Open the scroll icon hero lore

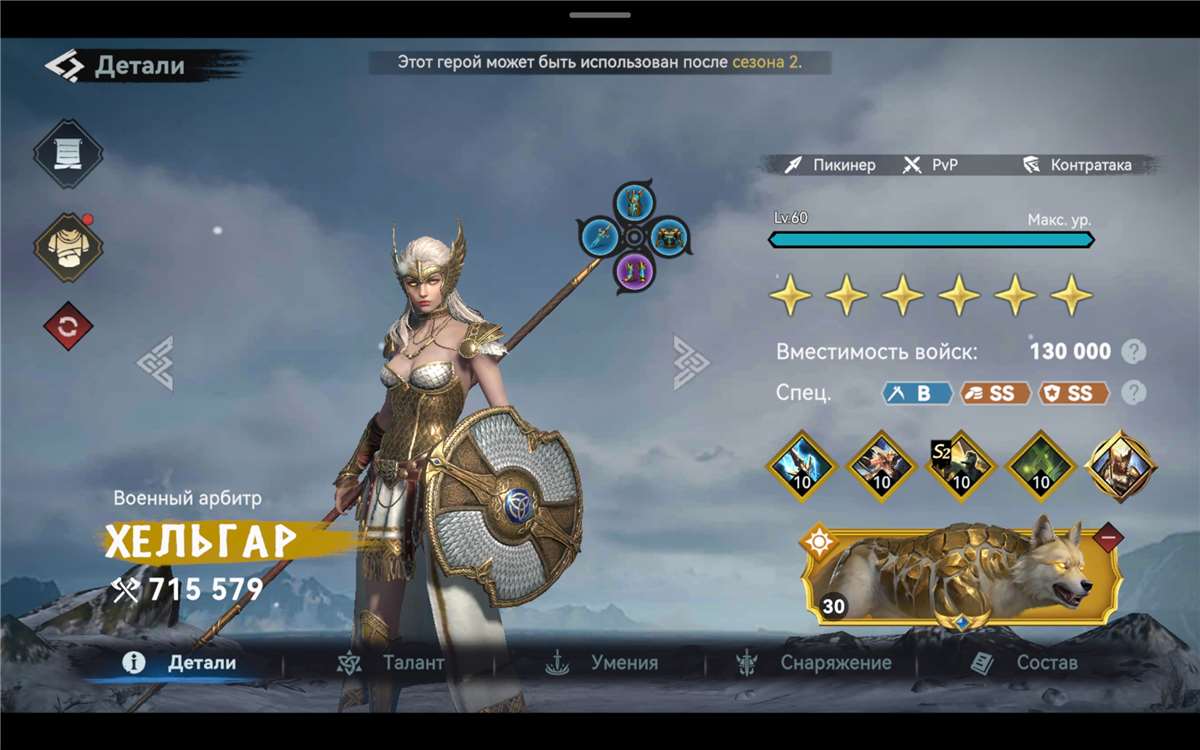coord(68,153)
